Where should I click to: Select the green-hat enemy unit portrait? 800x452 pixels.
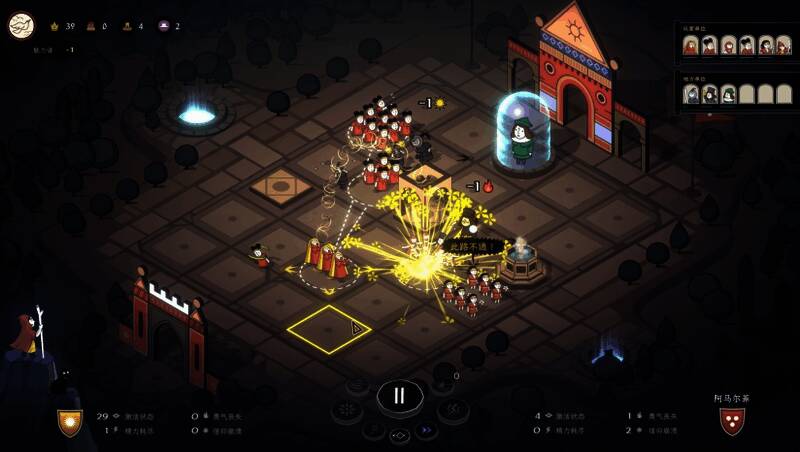[730, 95]
